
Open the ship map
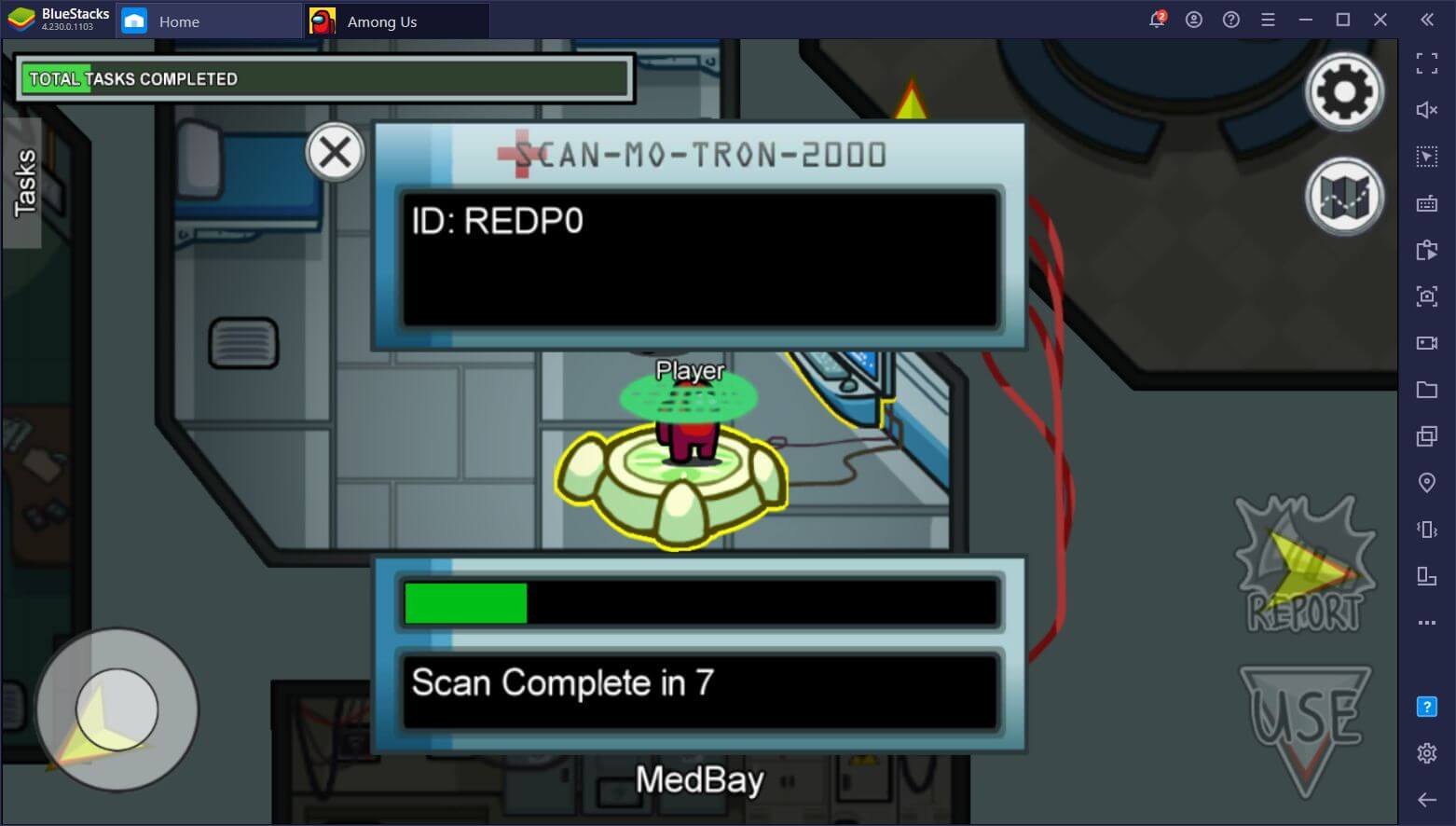pyautogui.click(x=1343, y=197)
